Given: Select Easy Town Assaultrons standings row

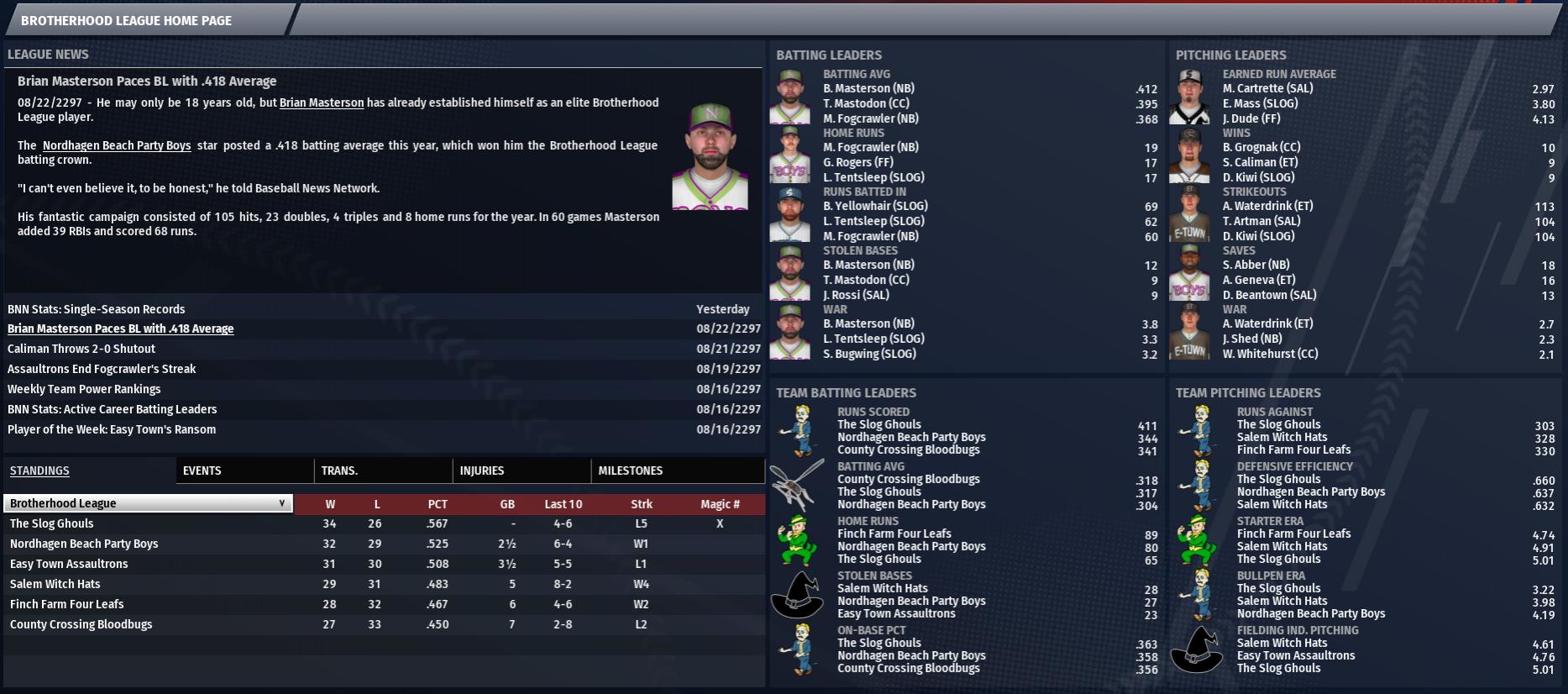Looking at the screenshot, I should click(69, 564).
